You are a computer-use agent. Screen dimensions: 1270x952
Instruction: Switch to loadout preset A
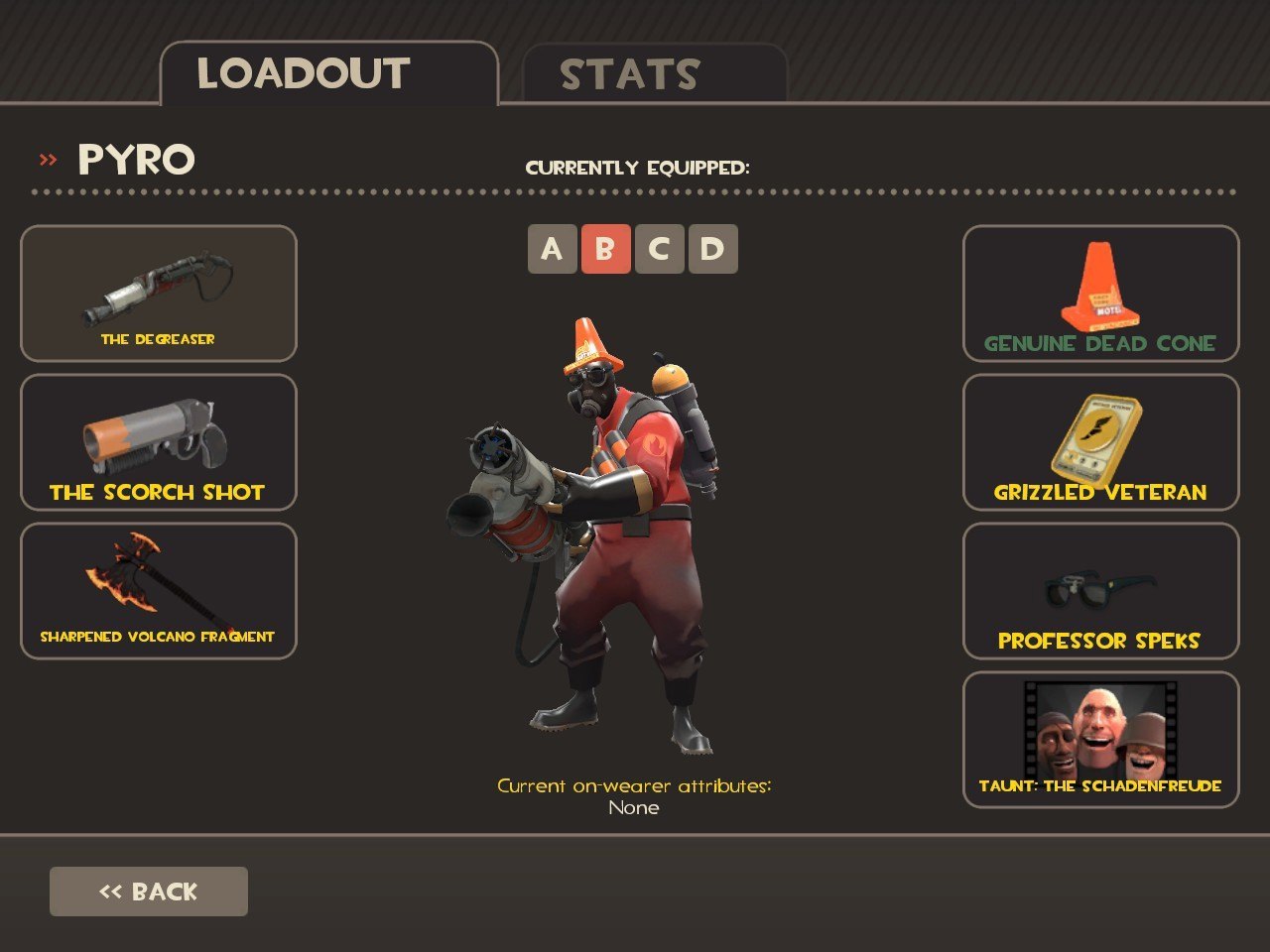552,249
